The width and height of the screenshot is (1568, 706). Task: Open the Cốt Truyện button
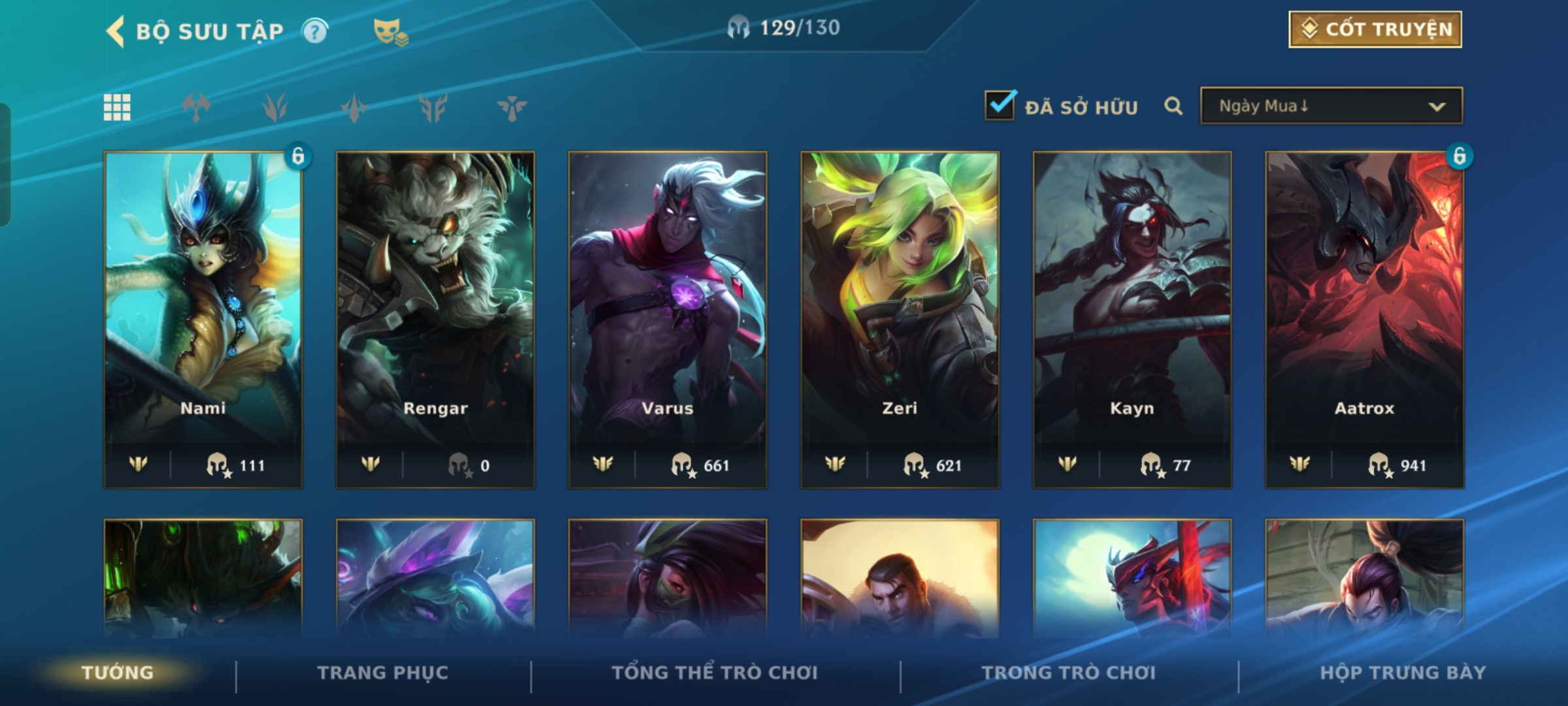pos(1375,29)
